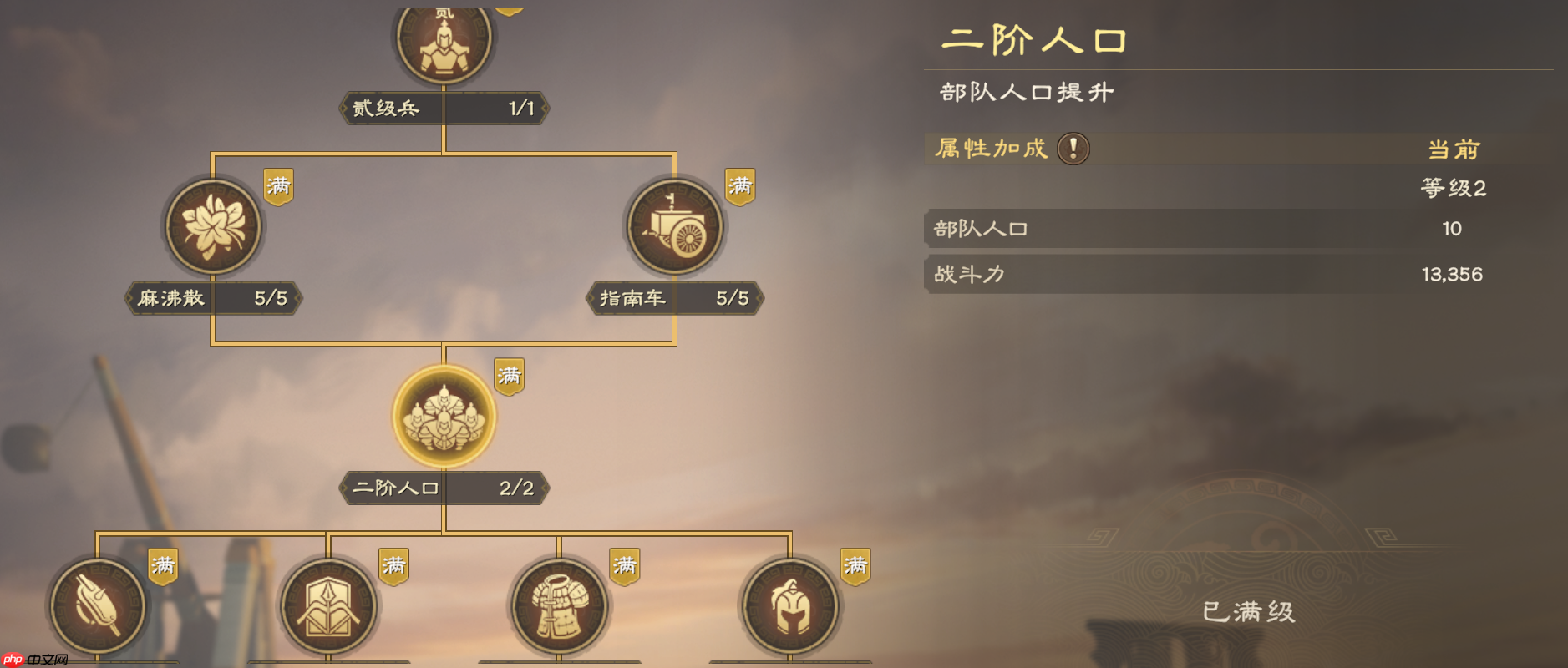Click the 满 badge above 指南车
This screenshot has height=668, width=1568.
coord(740,185)
